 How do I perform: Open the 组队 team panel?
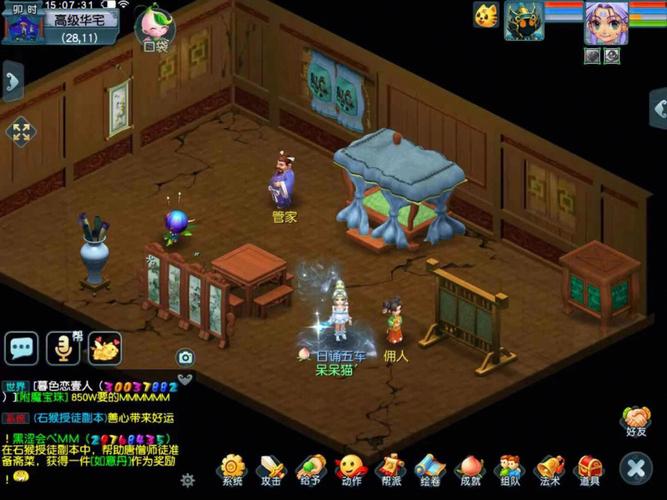(510, 468)
